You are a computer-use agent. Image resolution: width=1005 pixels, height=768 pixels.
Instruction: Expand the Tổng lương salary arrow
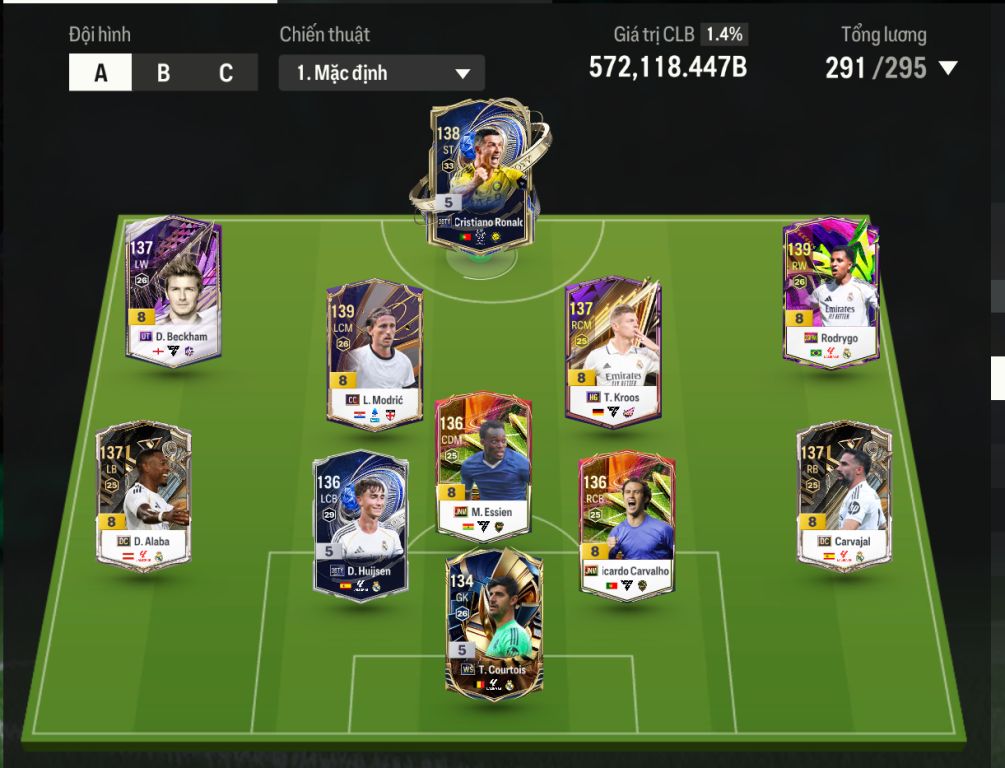pyautogui.click(x=948, y=68)
